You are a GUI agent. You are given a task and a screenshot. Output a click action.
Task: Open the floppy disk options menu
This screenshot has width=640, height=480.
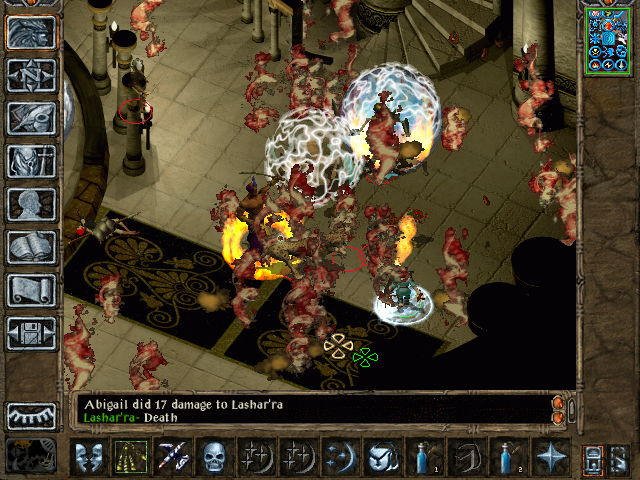(x=31, y=334)
